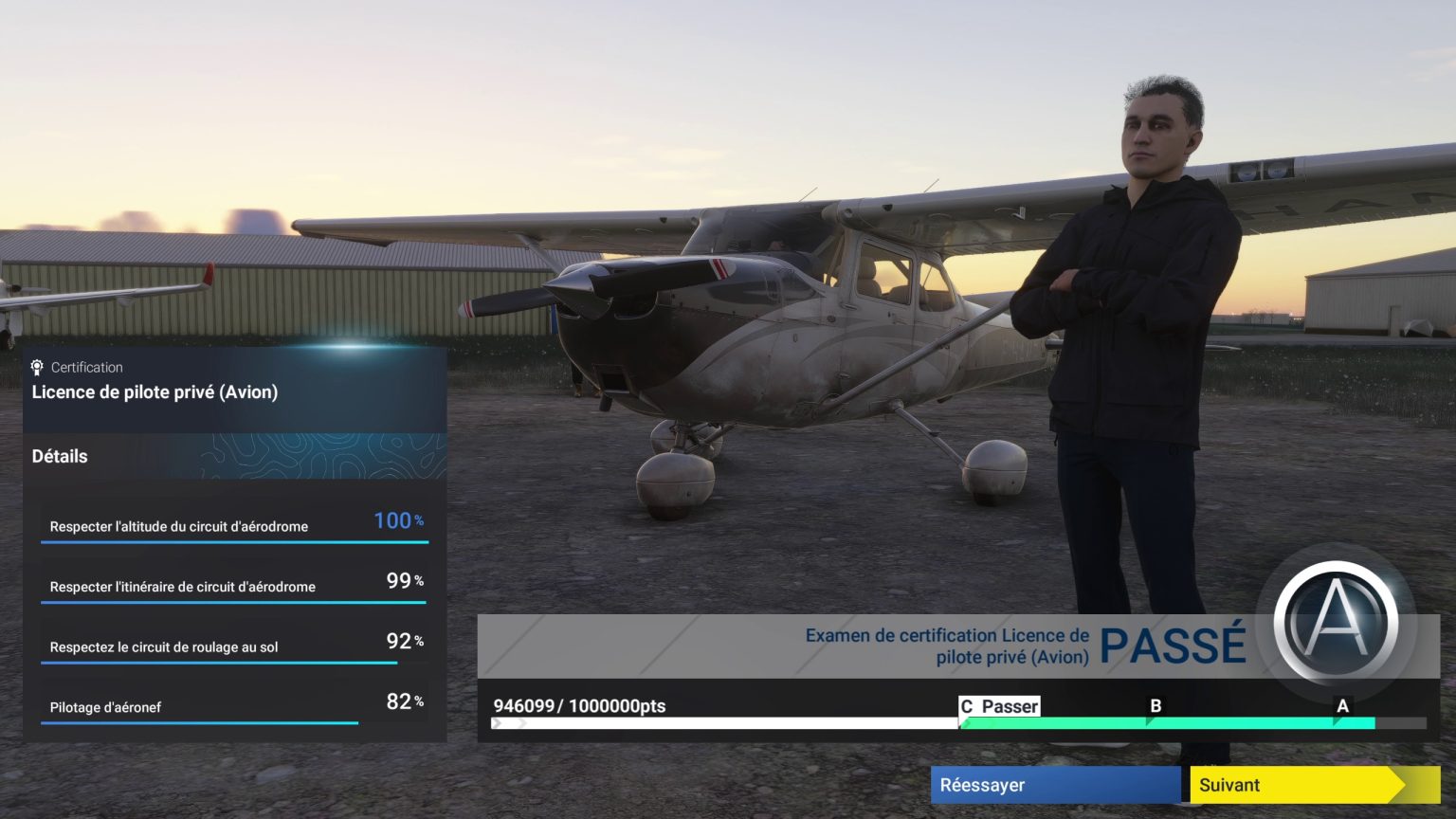Click the 100% altitude circuit score bar
1456x819 pixels.
[x=234, y=543]
